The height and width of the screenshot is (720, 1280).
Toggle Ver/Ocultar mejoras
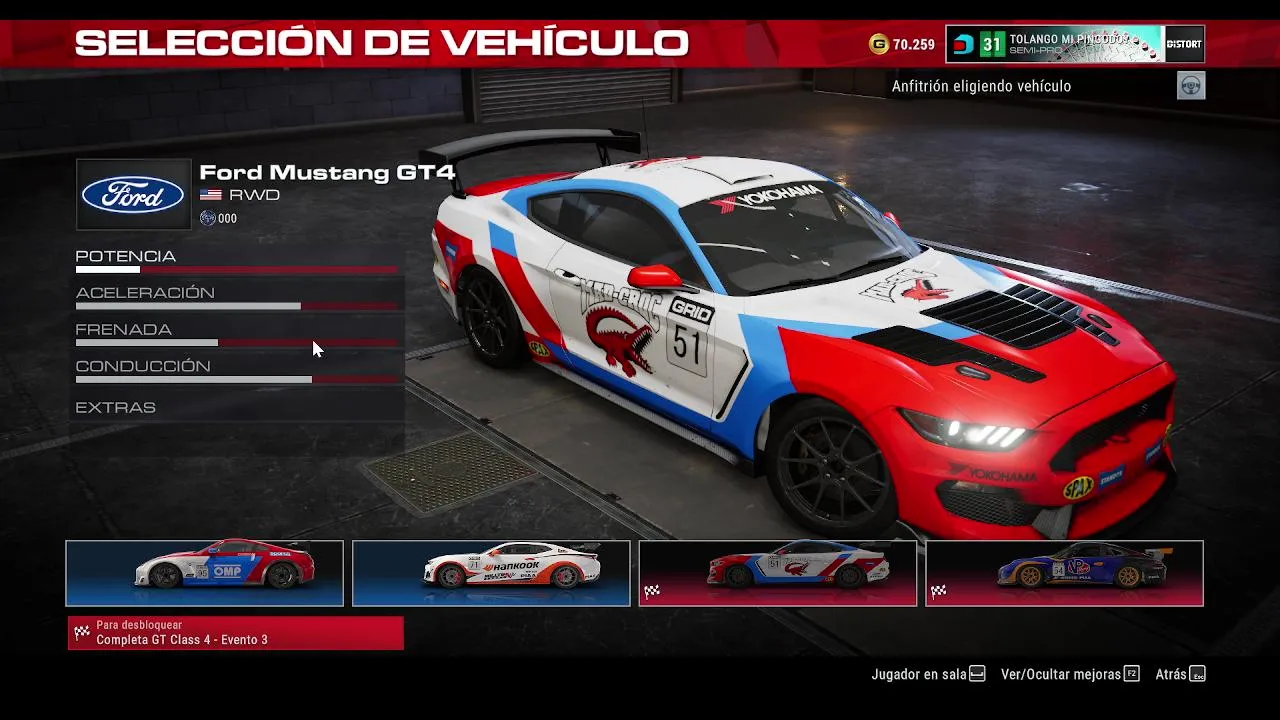1069,674
